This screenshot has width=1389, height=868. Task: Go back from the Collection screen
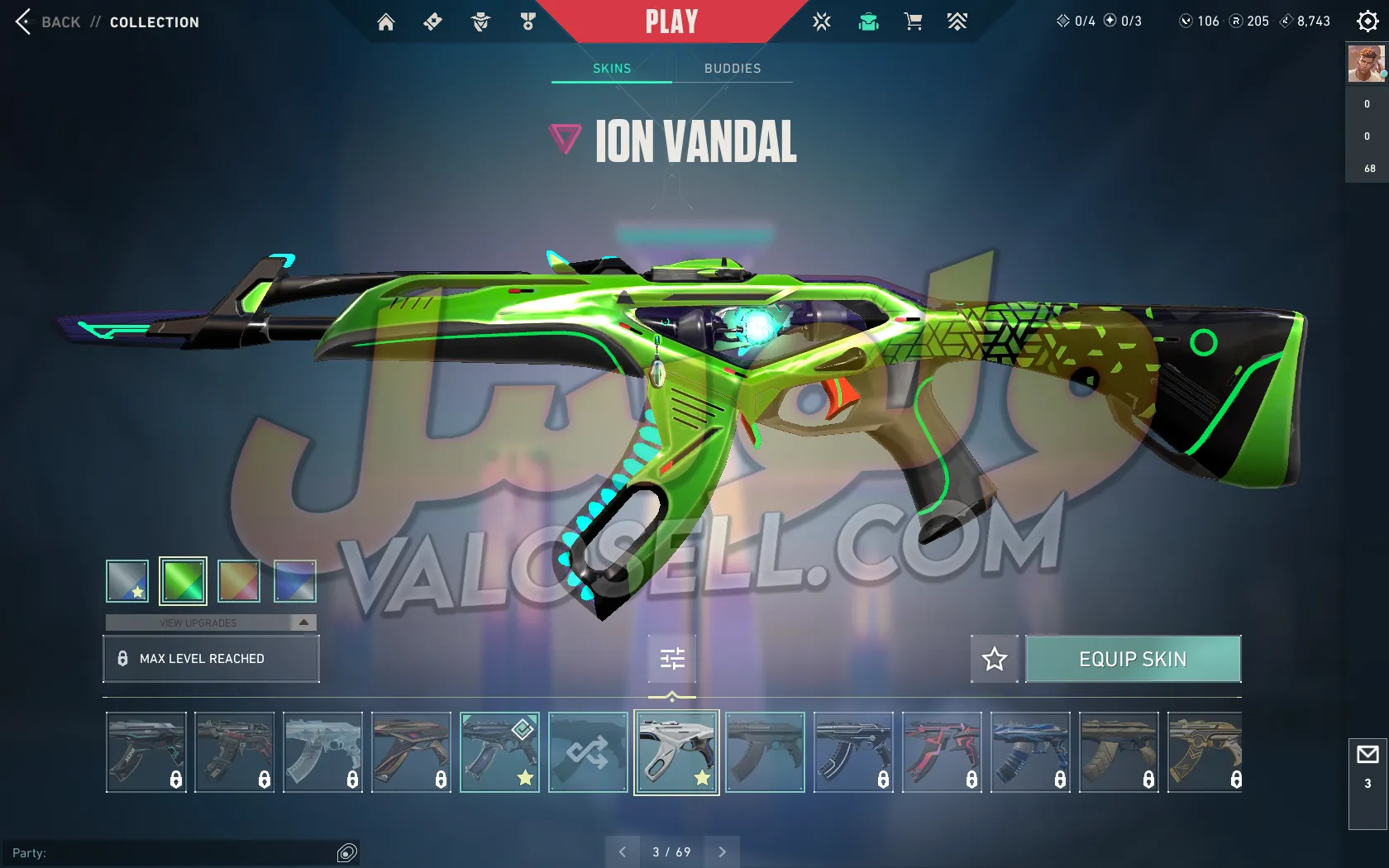click(48, 22)
